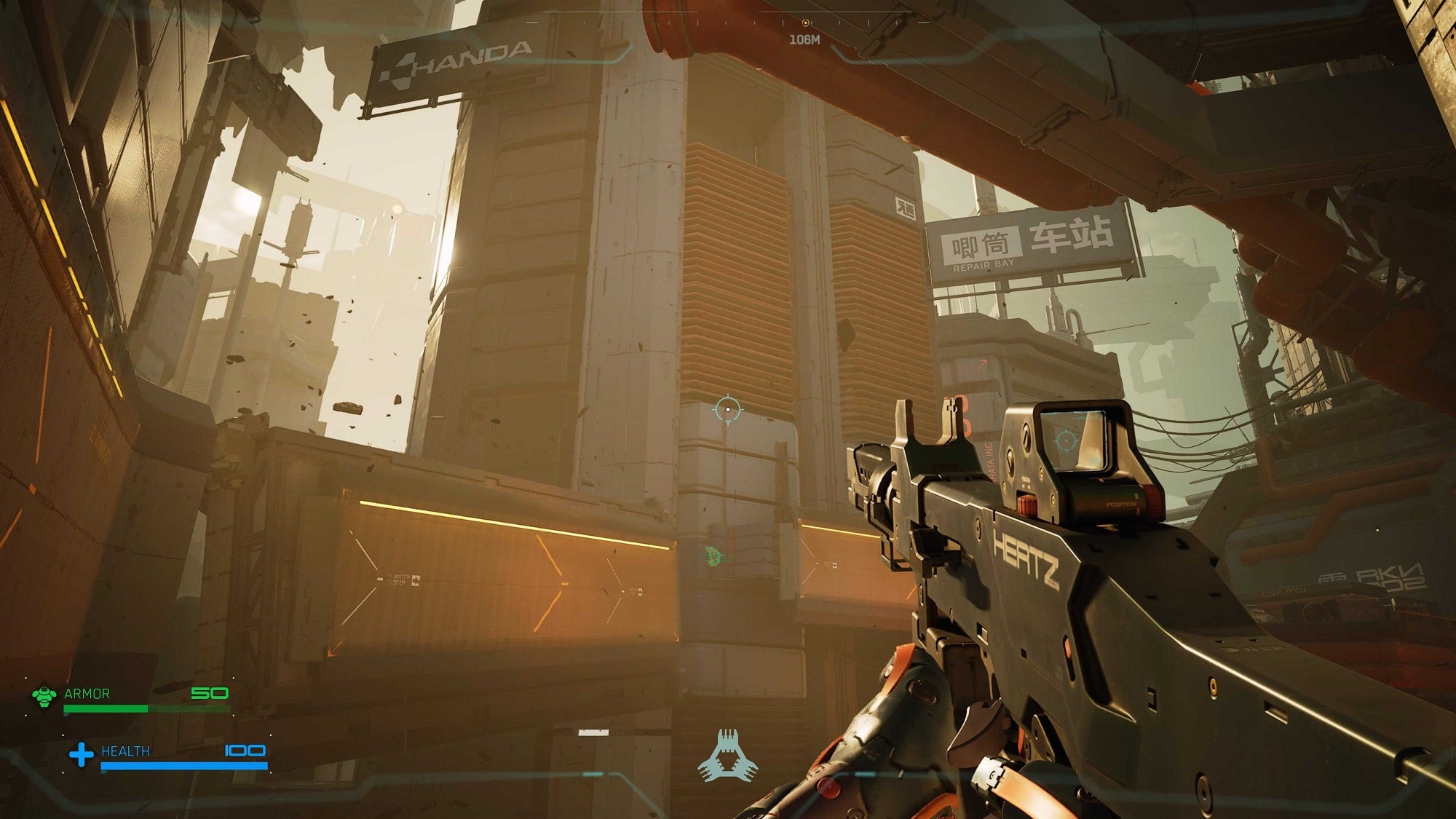Select the green armor chestplate icon
The width and height of the screenshot is (1456, 819).
click(44, 695)
